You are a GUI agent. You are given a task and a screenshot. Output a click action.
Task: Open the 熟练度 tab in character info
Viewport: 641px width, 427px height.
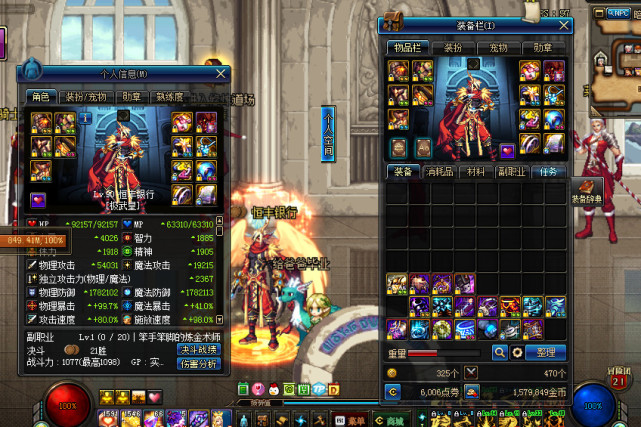tap(167, 97)
